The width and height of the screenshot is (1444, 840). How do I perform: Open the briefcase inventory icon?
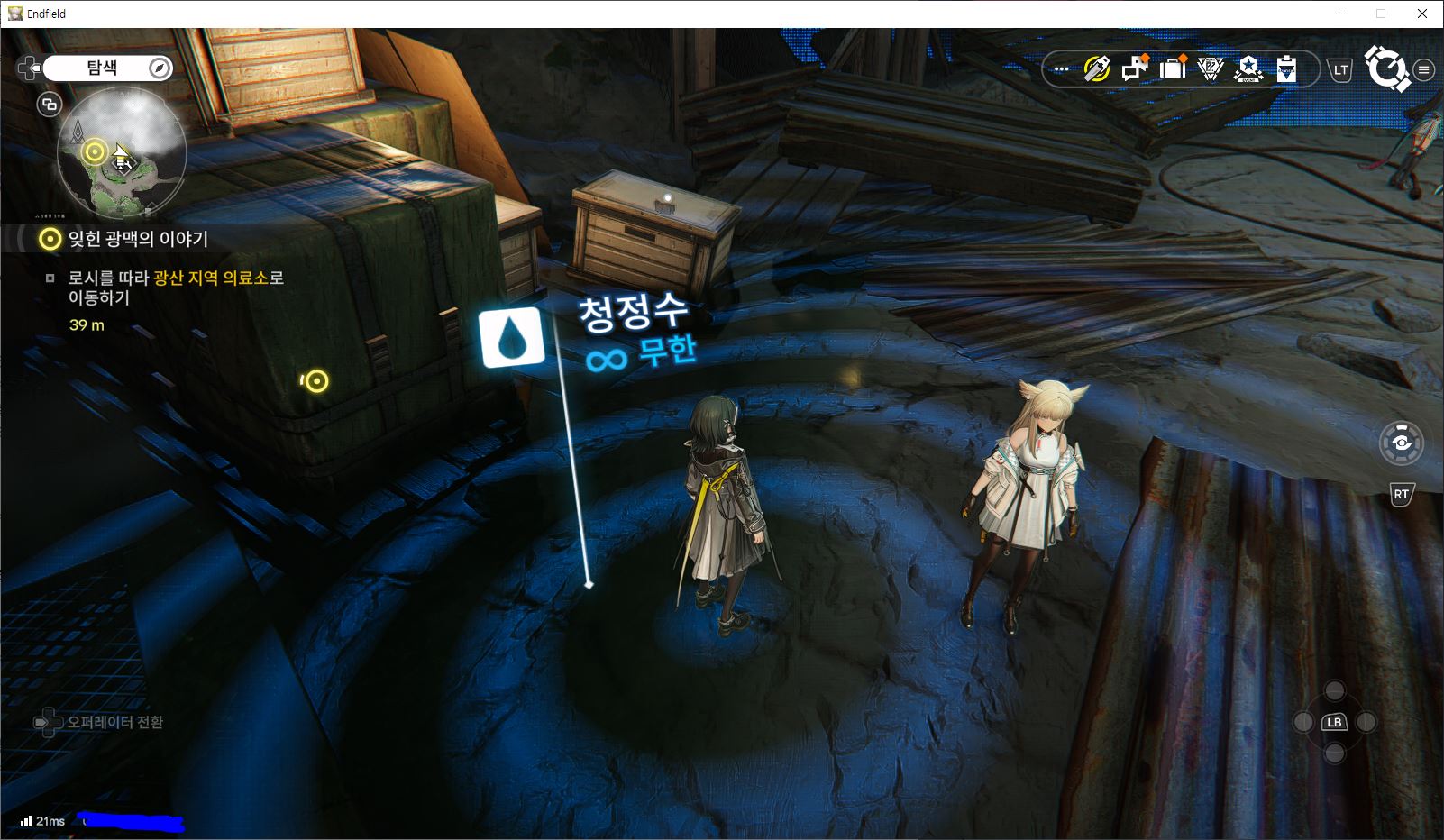pos(1173,69)
